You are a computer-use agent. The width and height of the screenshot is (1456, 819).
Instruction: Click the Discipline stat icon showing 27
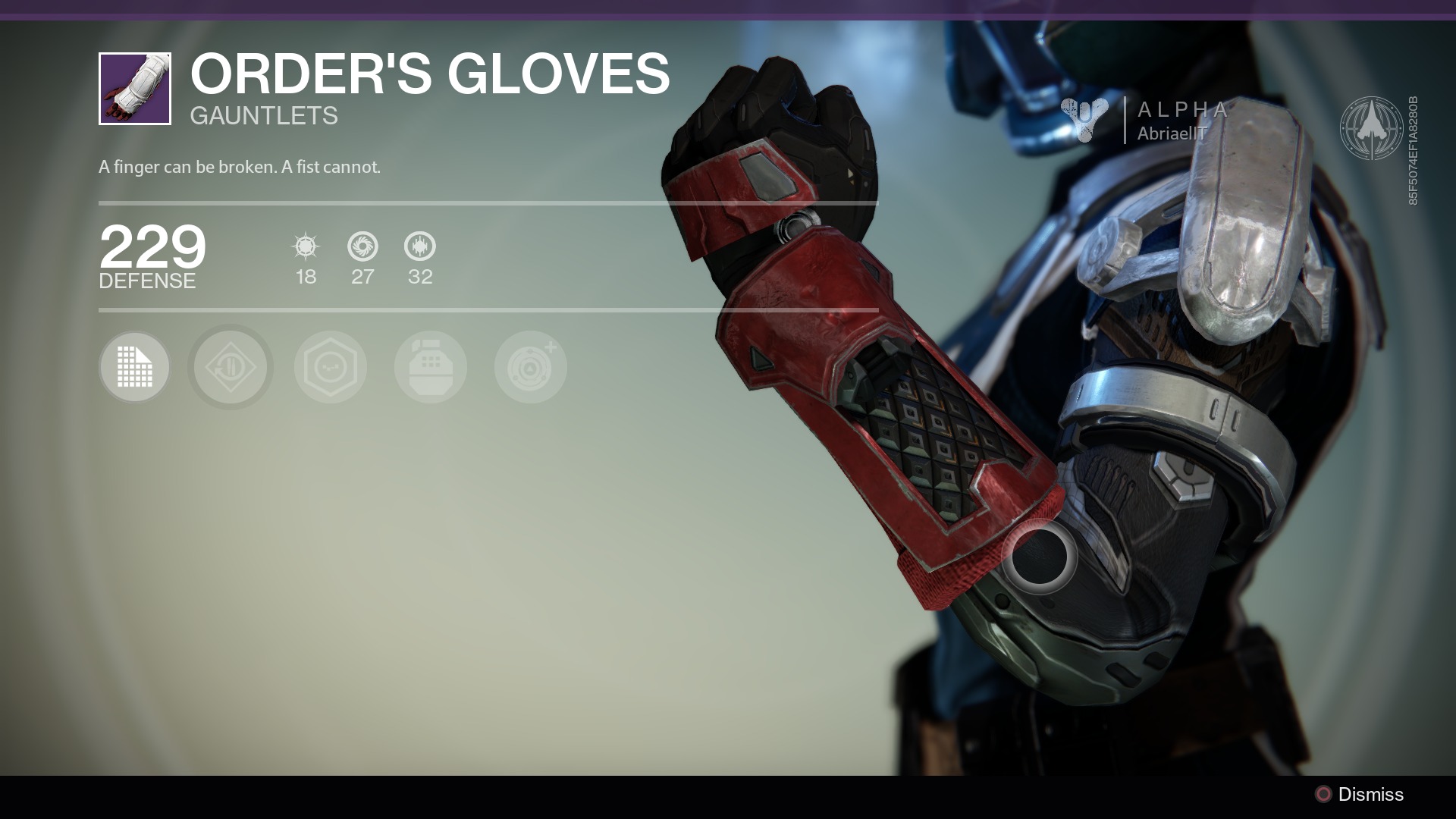[362, 246]
